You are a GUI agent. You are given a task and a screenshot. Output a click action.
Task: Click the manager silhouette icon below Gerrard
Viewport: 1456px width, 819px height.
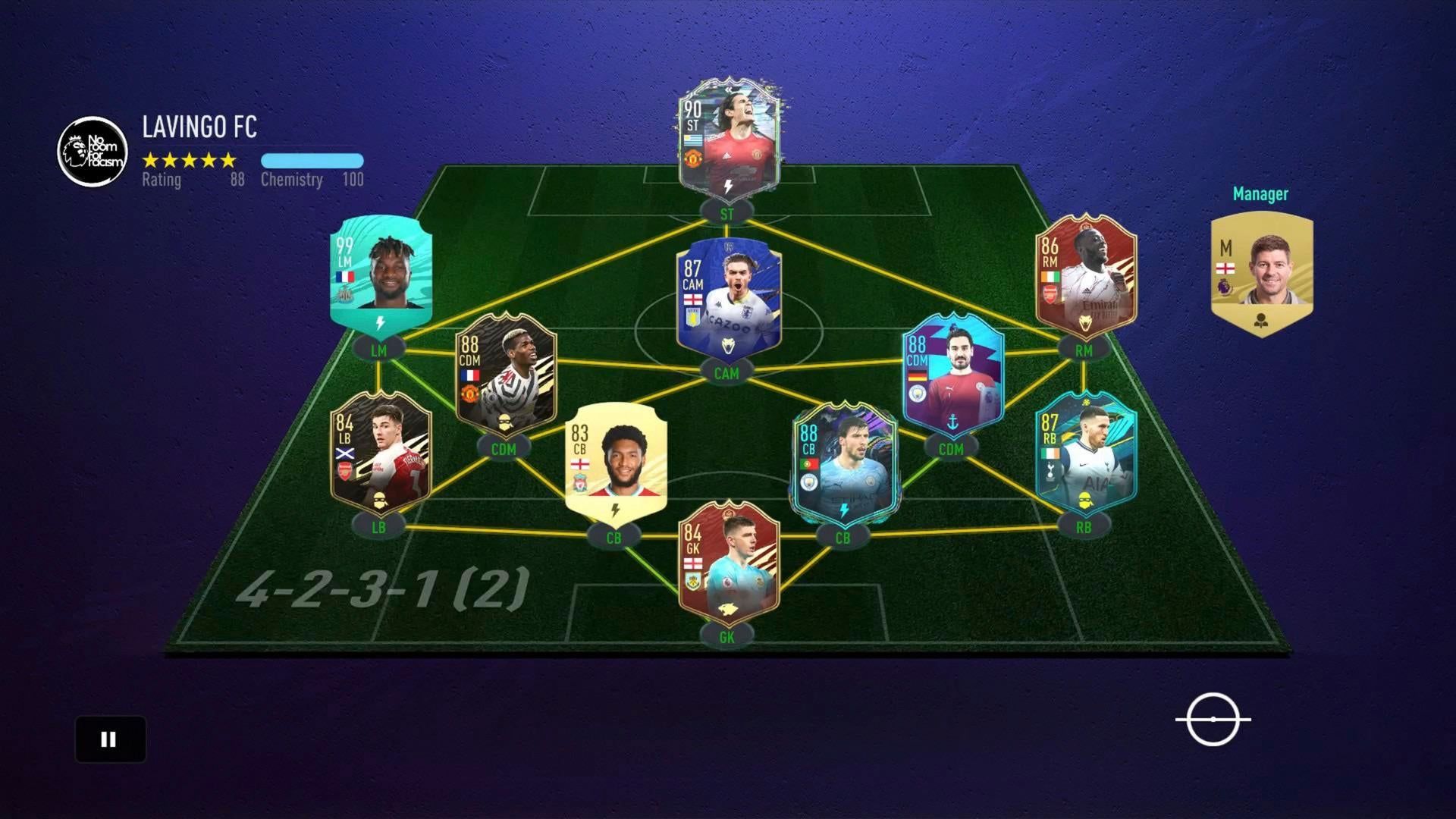click(1260, 322)
